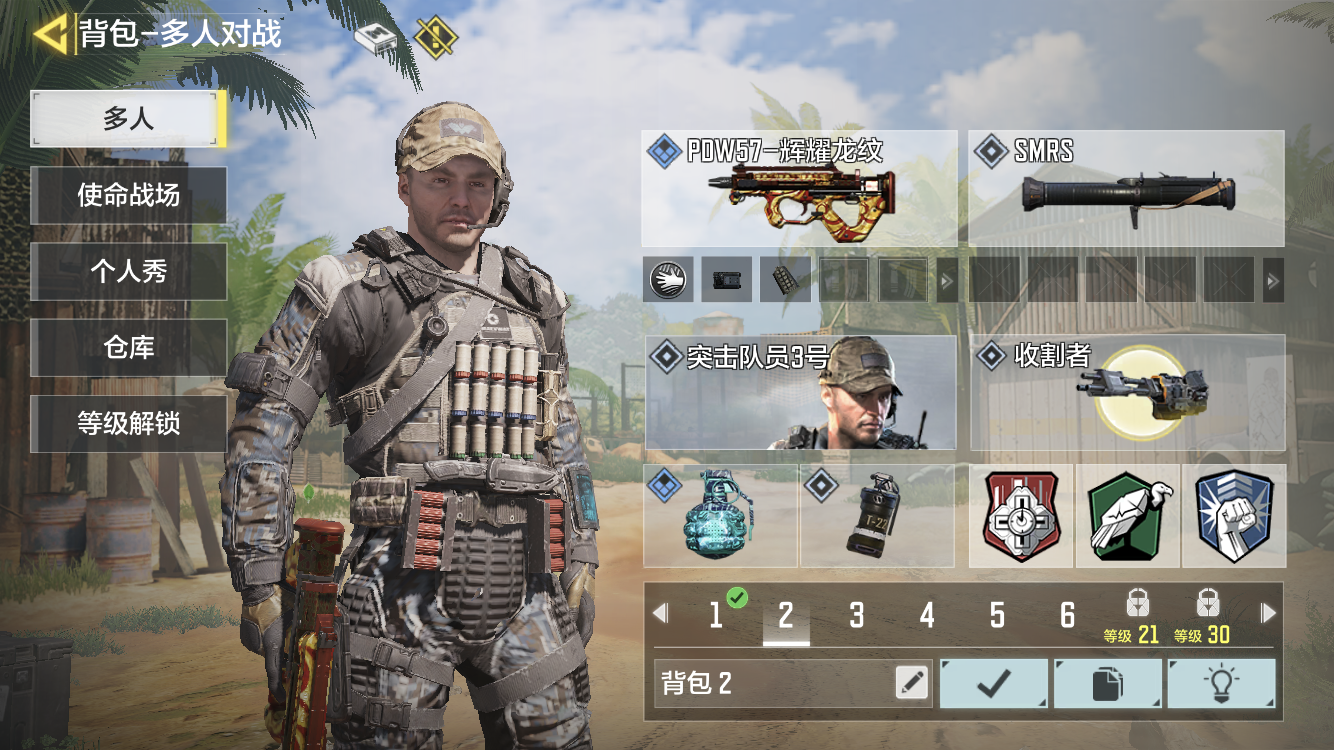
Task: Show the 等级解锁 tab
Action: pos(128,423)
